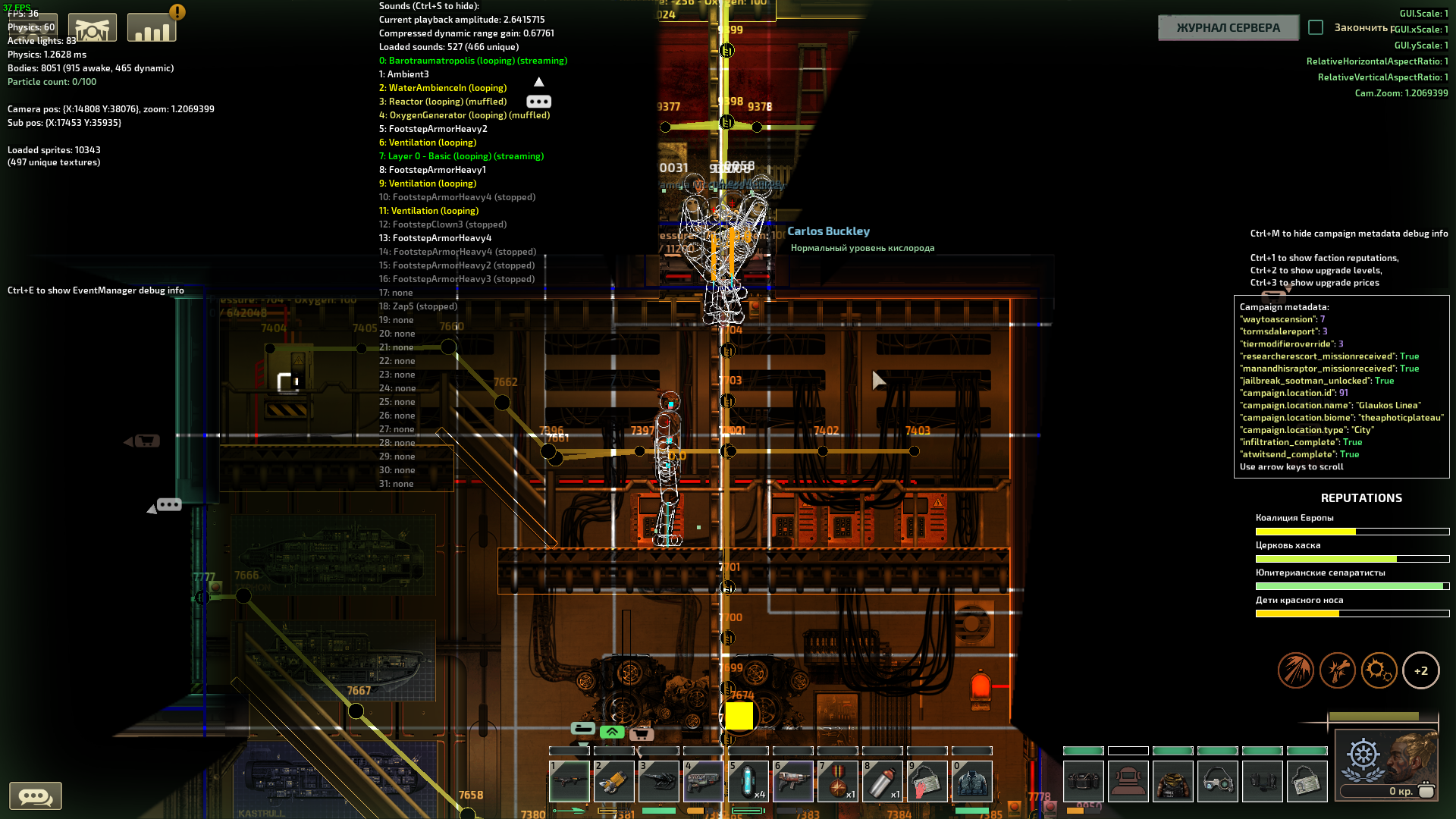Select the first orange talent icon on the right

[1296, 670]
